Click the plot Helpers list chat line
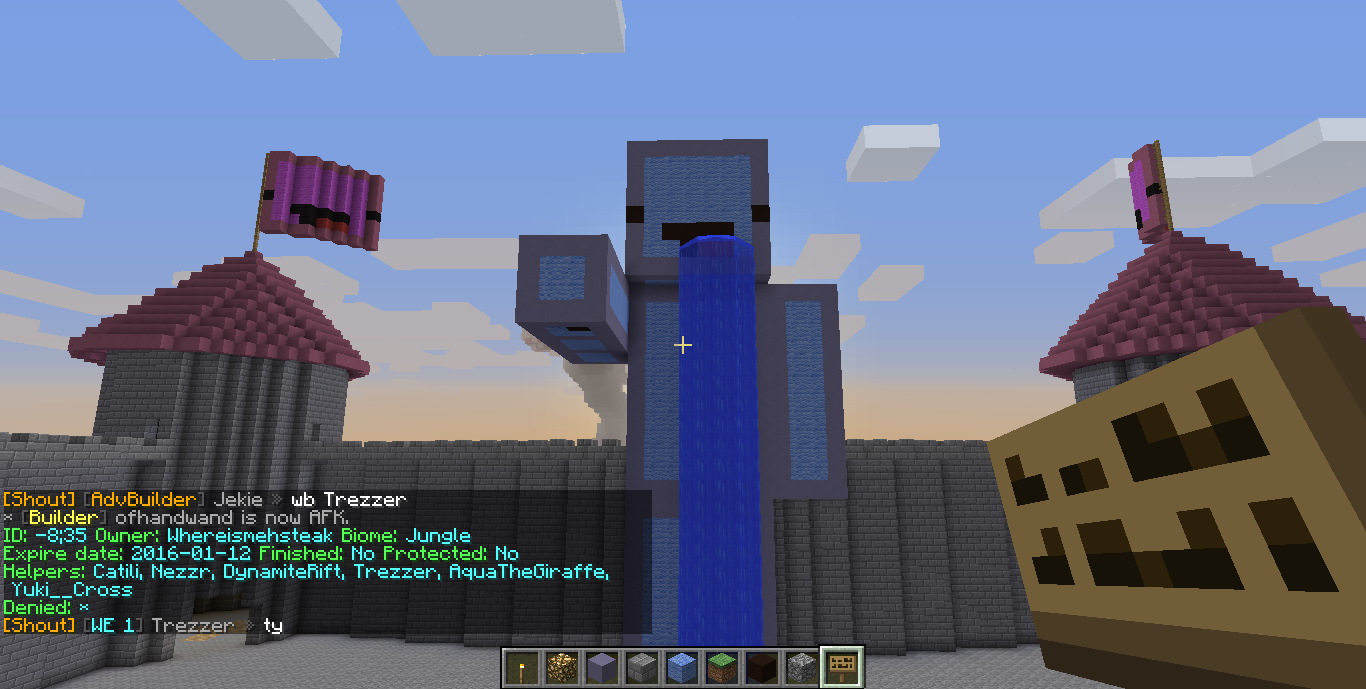 (x=305, y=571)
